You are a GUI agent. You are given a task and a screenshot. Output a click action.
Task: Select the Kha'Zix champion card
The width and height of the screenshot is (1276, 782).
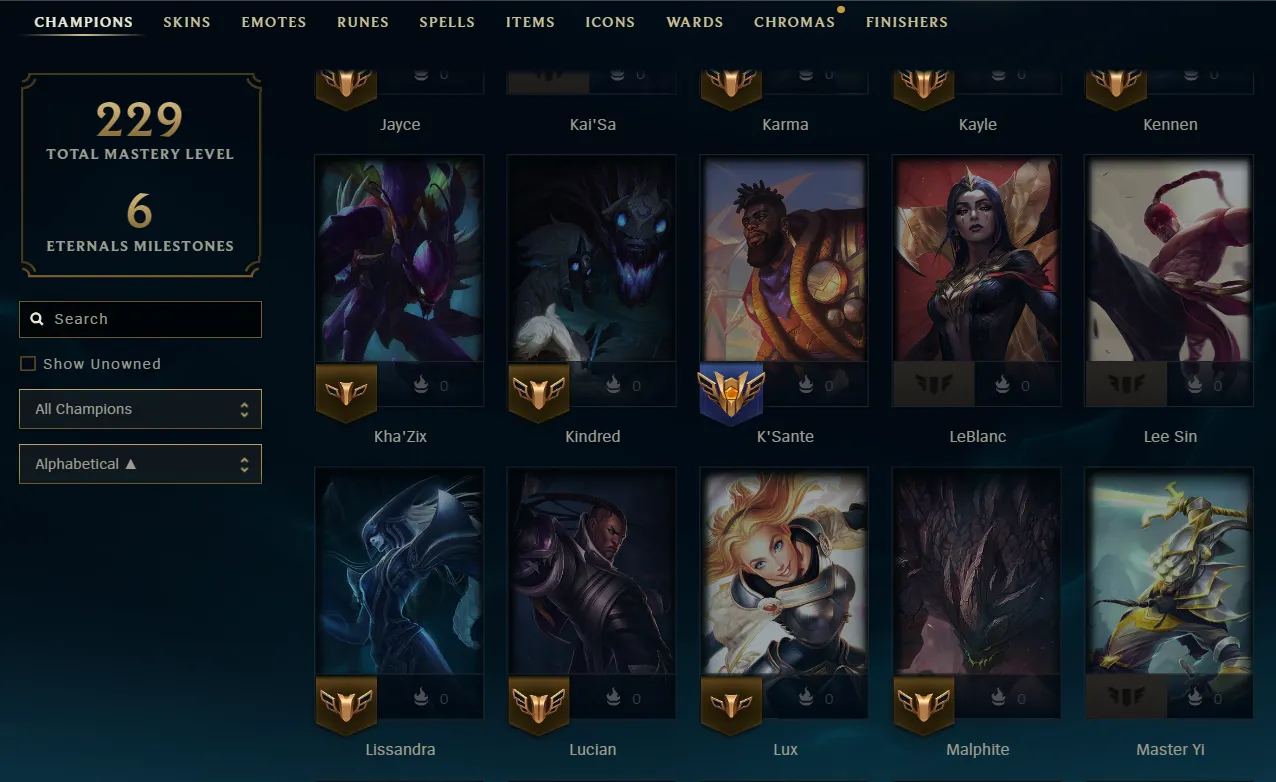[x=399, y=260]
